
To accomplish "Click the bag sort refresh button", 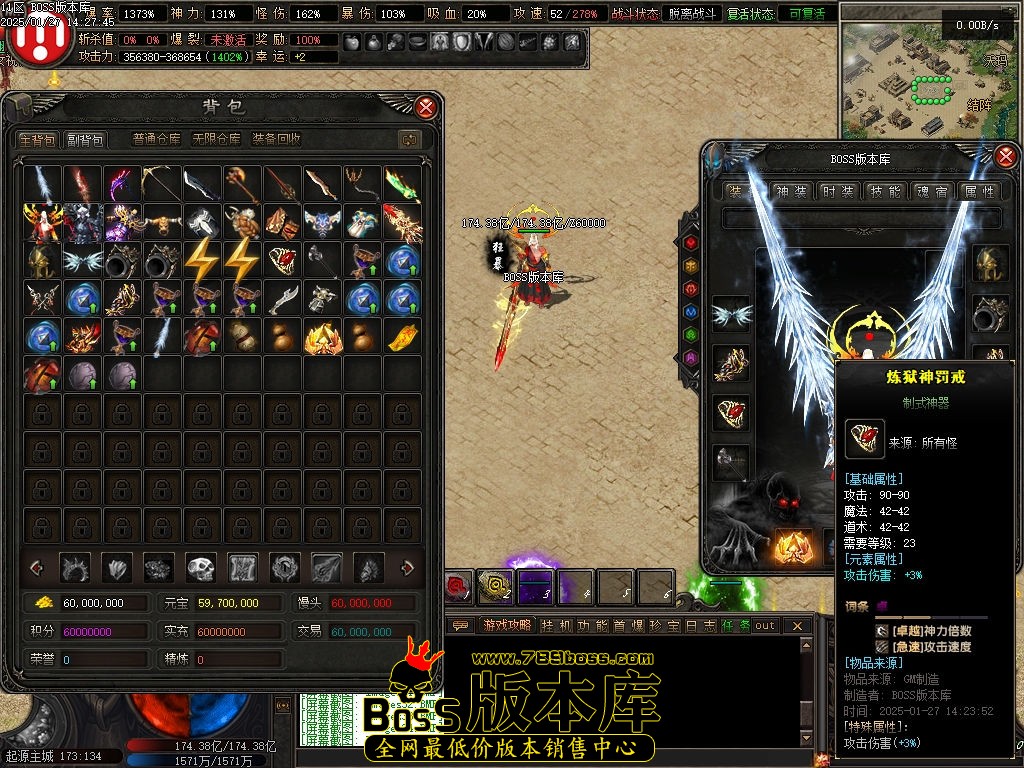I will coord(408,140).
